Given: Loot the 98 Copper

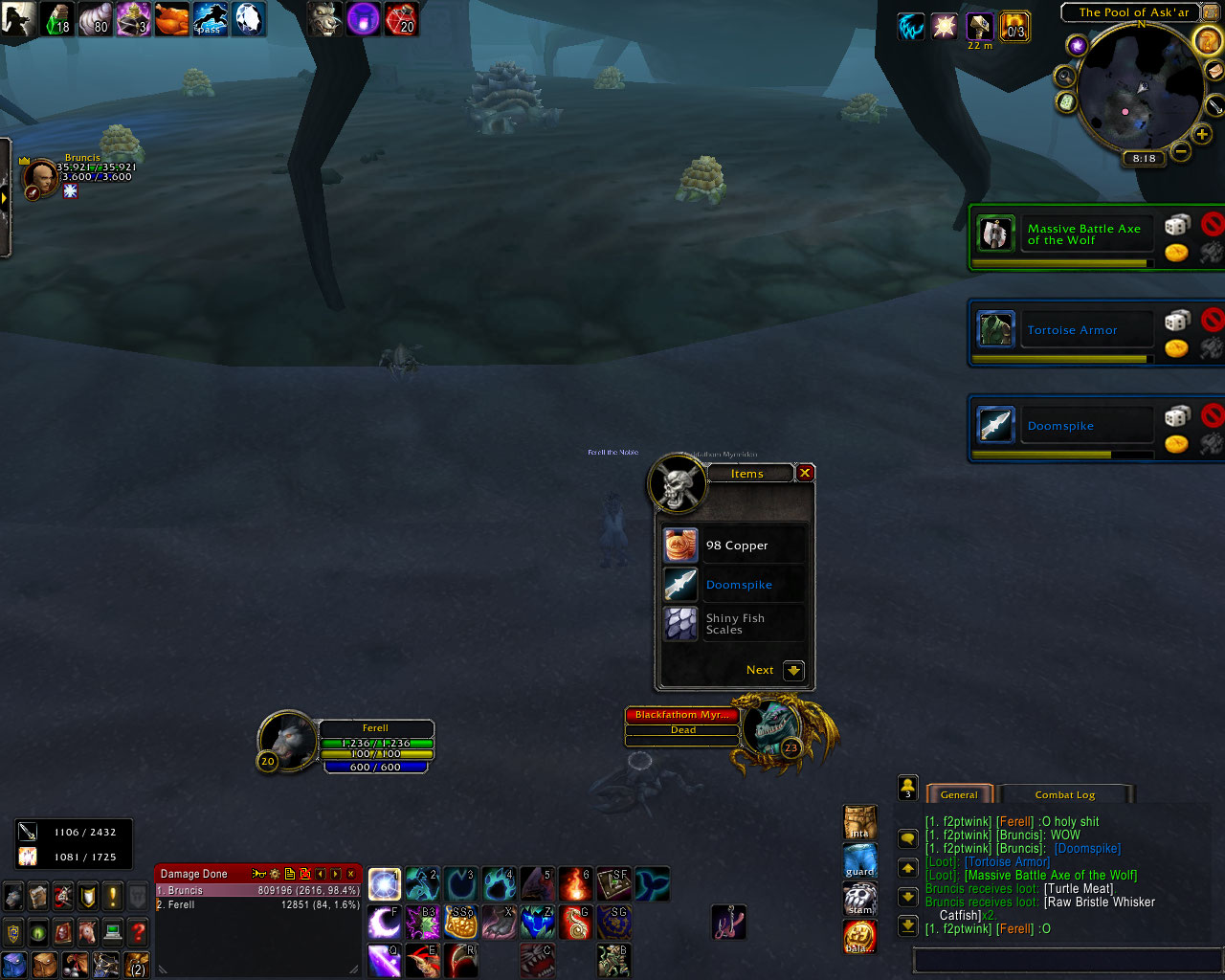Looking at the screenshot, I should 680,546.
